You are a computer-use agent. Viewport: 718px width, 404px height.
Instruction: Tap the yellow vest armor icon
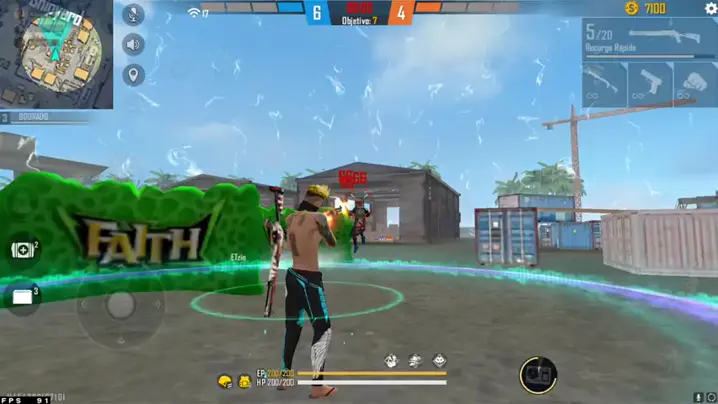(x=244, y=382)
